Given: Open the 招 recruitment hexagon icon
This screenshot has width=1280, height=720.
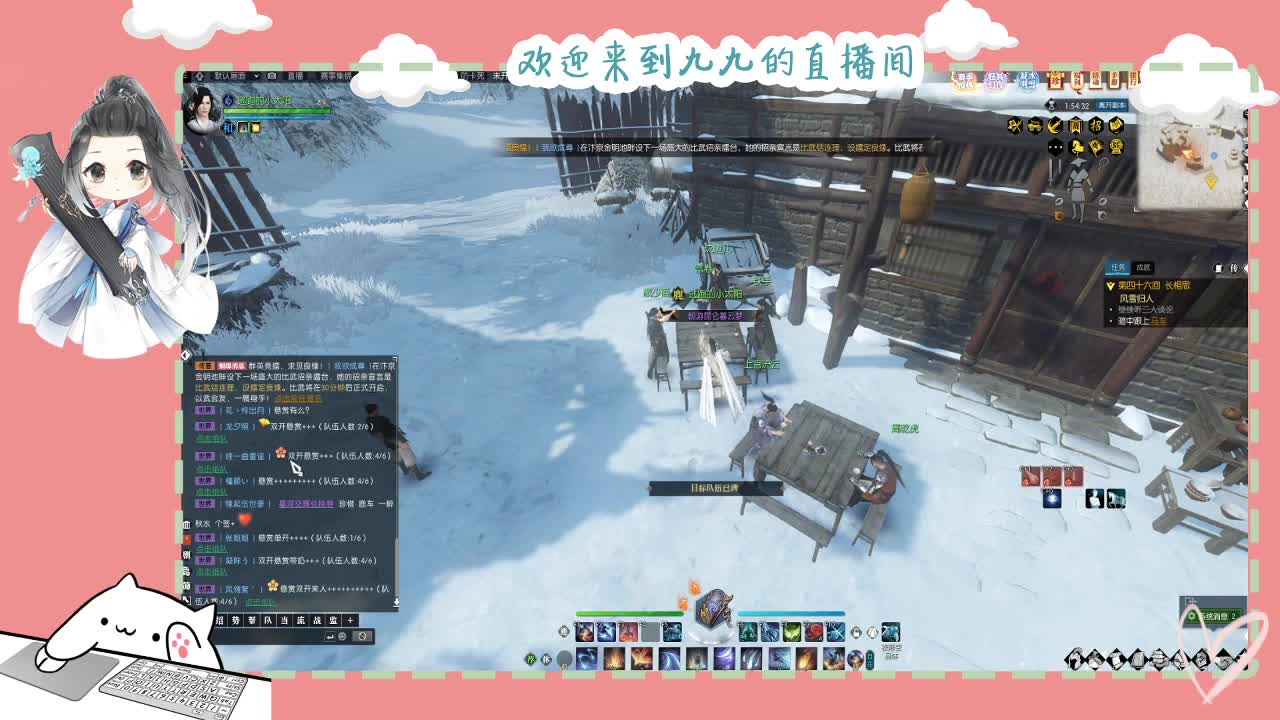Looking at the screenshot, I should tap(1096, 124).
